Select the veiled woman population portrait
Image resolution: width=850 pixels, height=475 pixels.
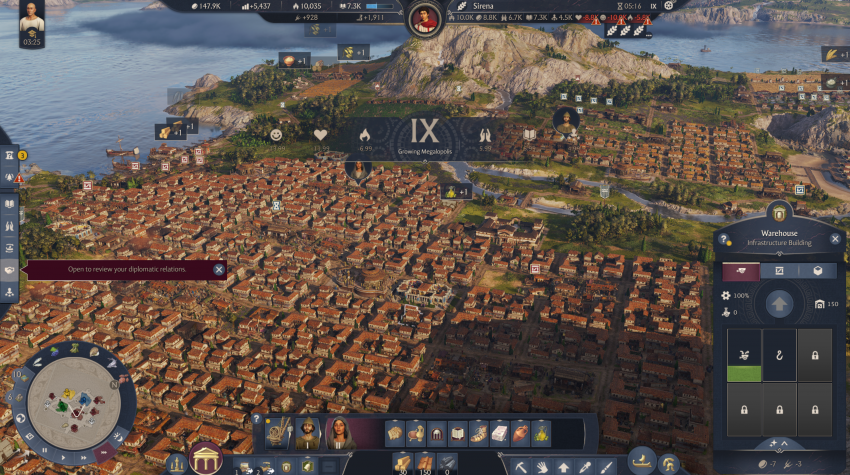click(340, 433)
